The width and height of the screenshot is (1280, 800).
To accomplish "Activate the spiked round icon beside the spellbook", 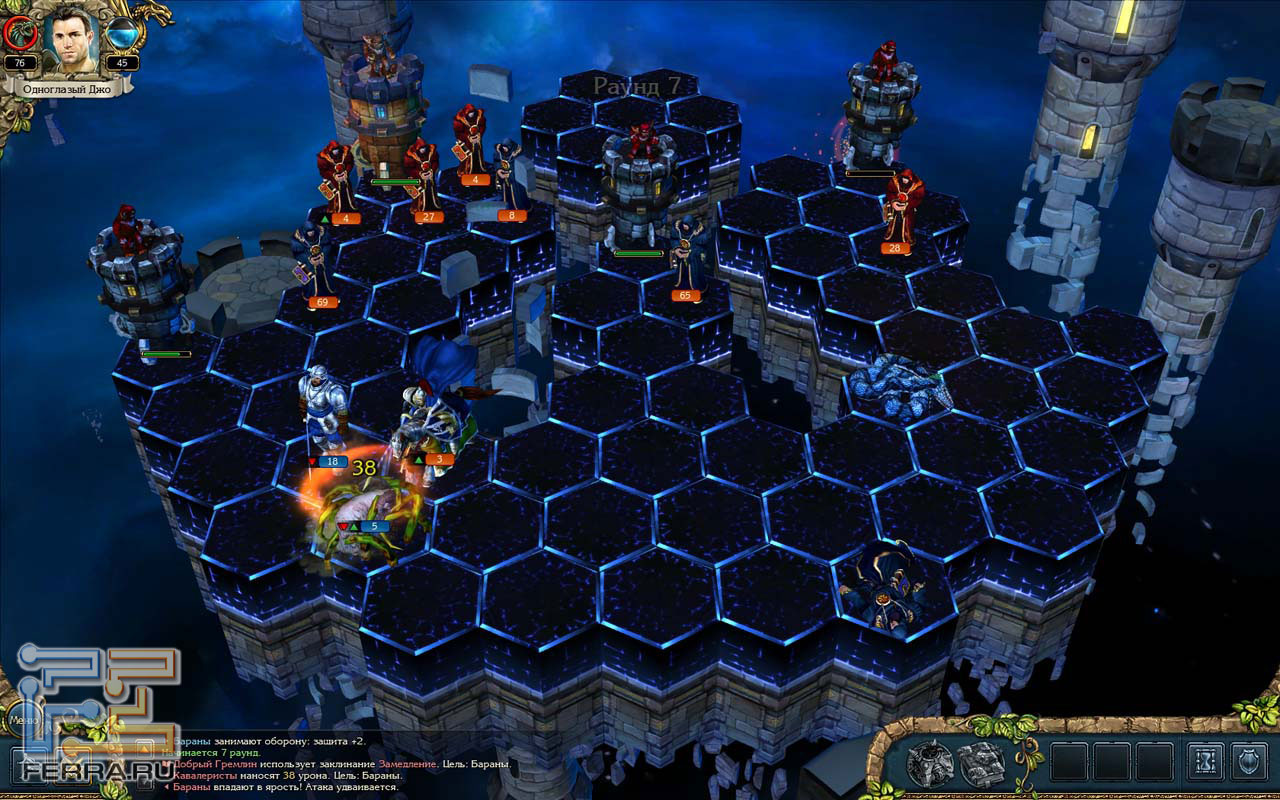I will pos(929,763).
